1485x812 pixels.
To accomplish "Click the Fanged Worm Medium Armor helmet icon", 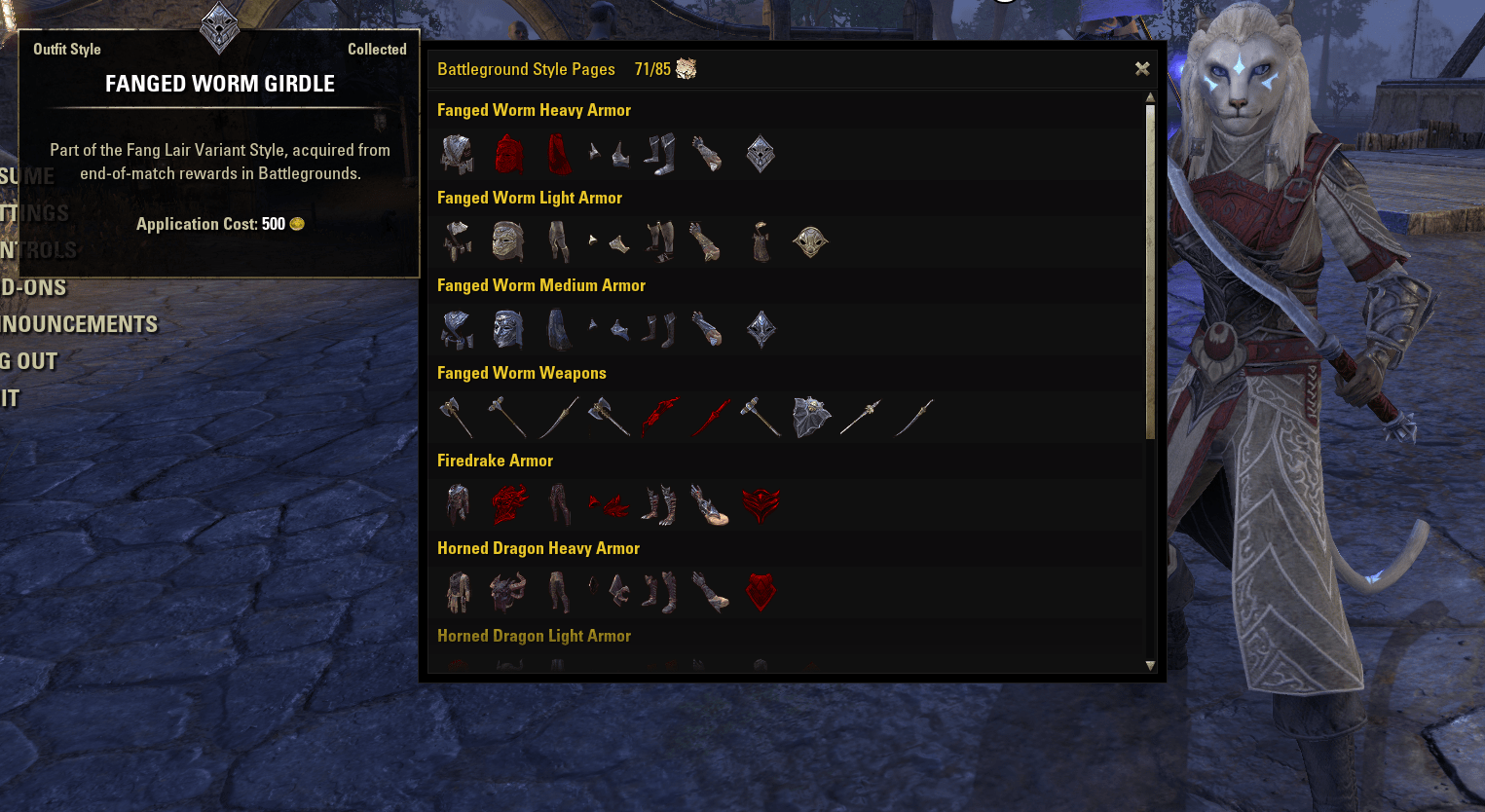I will point(507,328).
